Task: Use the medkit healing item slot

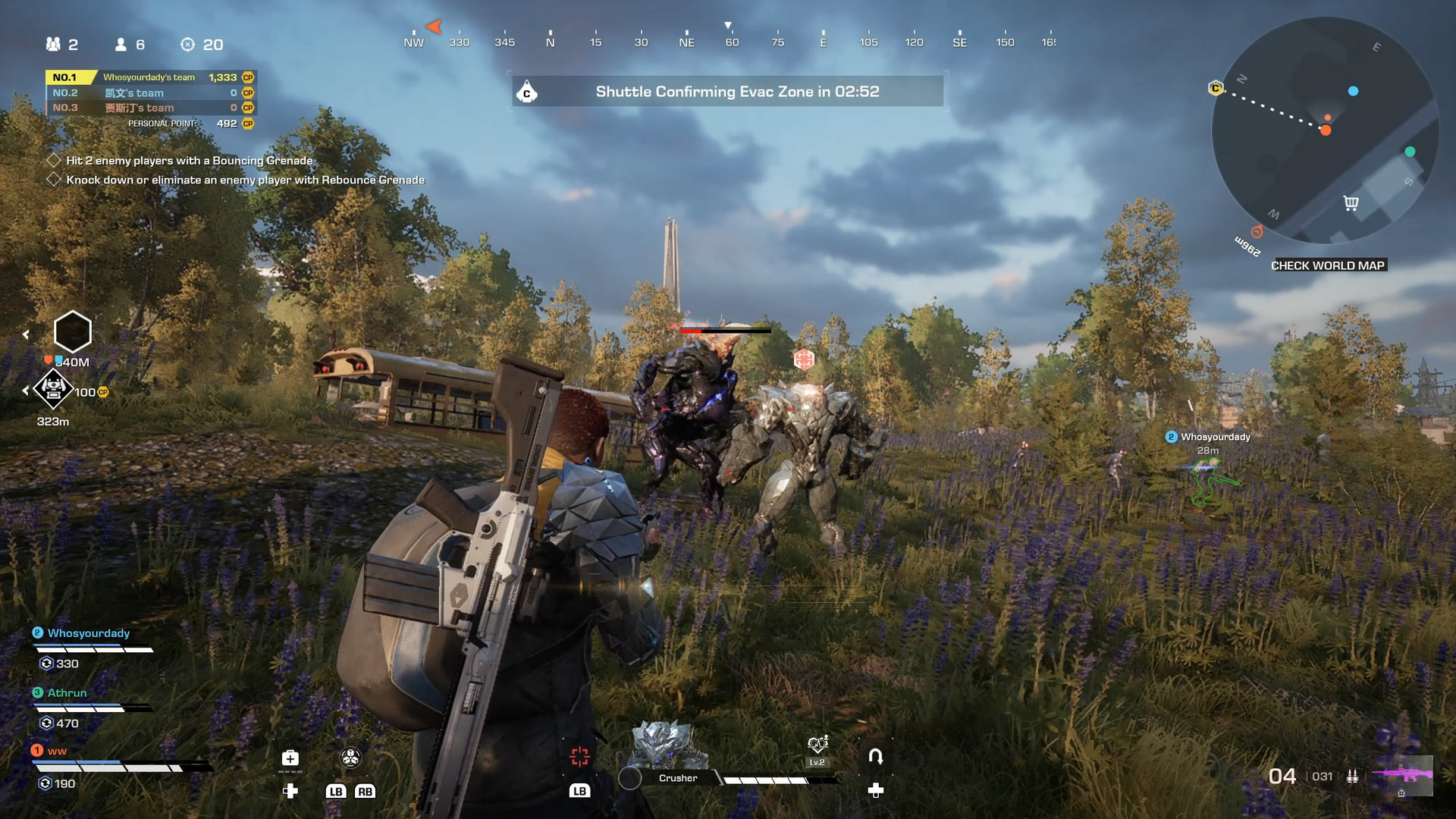Action: (x=290, y=758)
